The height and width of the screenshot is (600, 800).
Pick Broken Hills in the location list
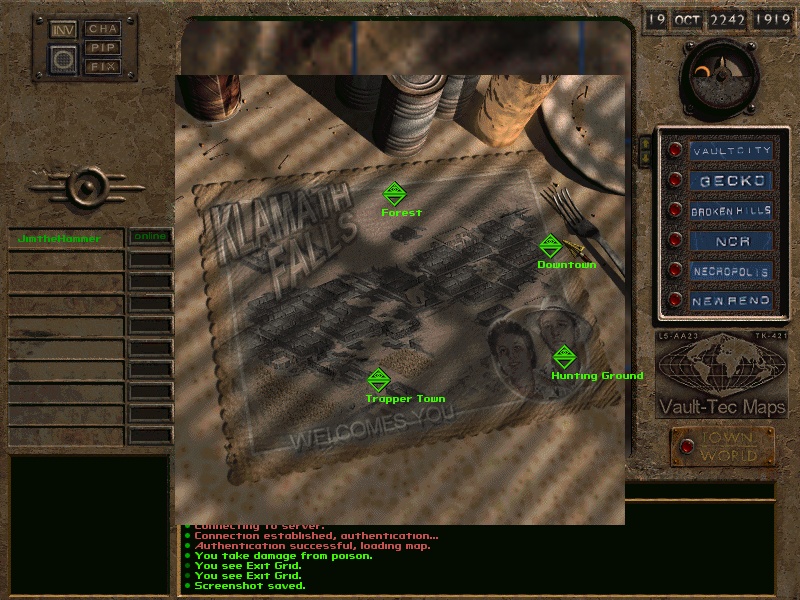point(733,211)
